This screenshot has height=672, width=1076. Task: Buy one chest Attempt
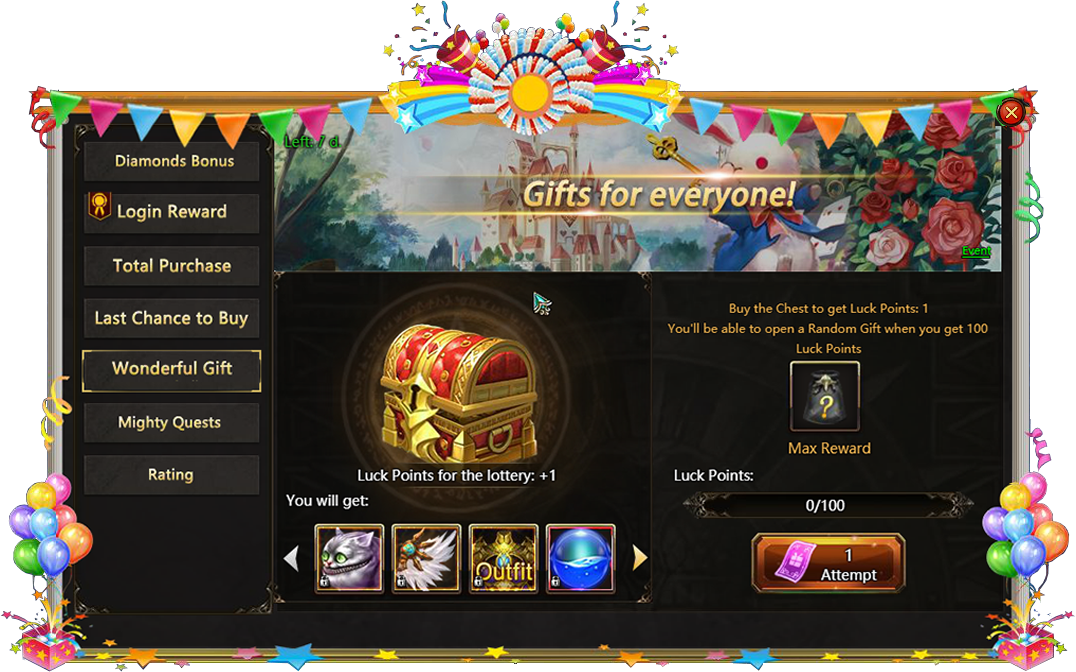tap(828, 564)
